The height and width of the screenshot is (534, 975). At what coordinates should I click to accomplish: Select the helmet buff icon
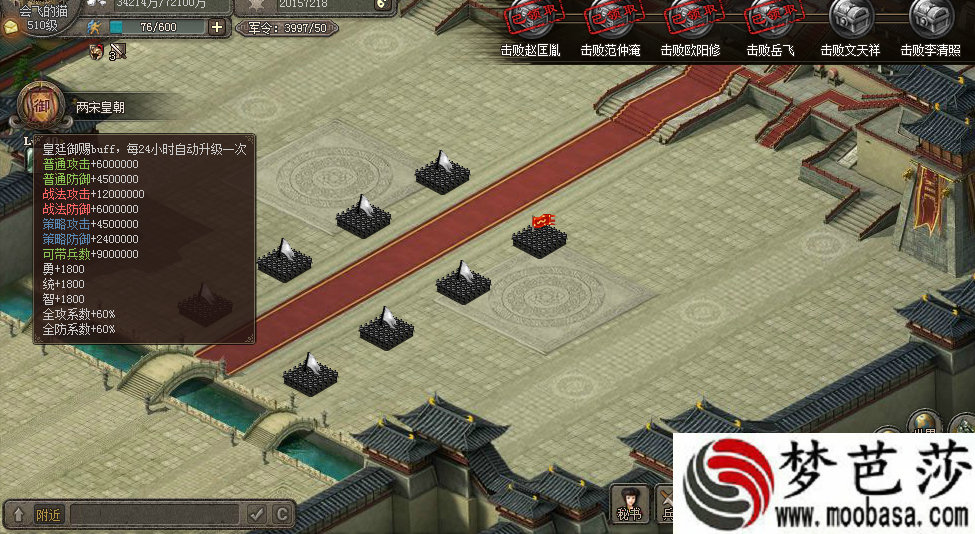coord(97,50)
